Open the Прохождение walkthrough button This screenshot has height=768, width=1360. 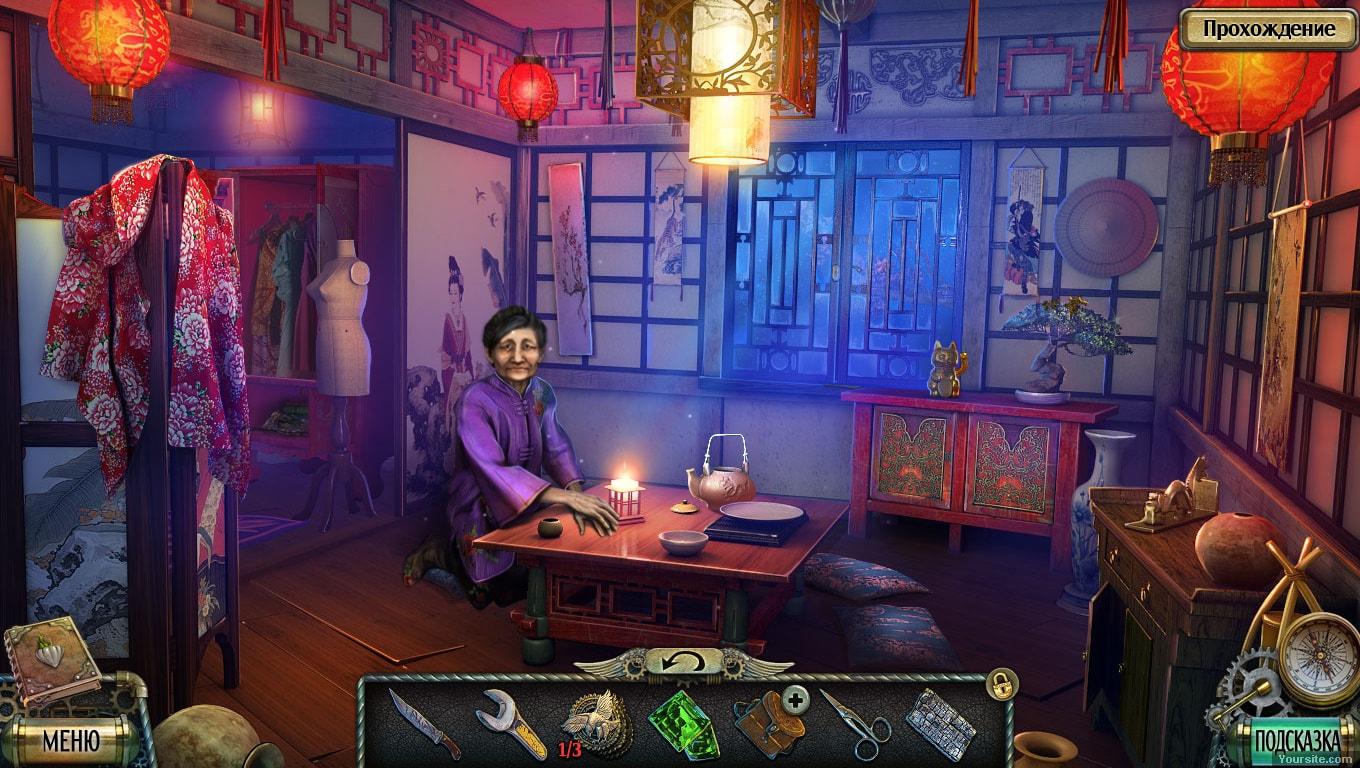click(x=1268, y=29)
